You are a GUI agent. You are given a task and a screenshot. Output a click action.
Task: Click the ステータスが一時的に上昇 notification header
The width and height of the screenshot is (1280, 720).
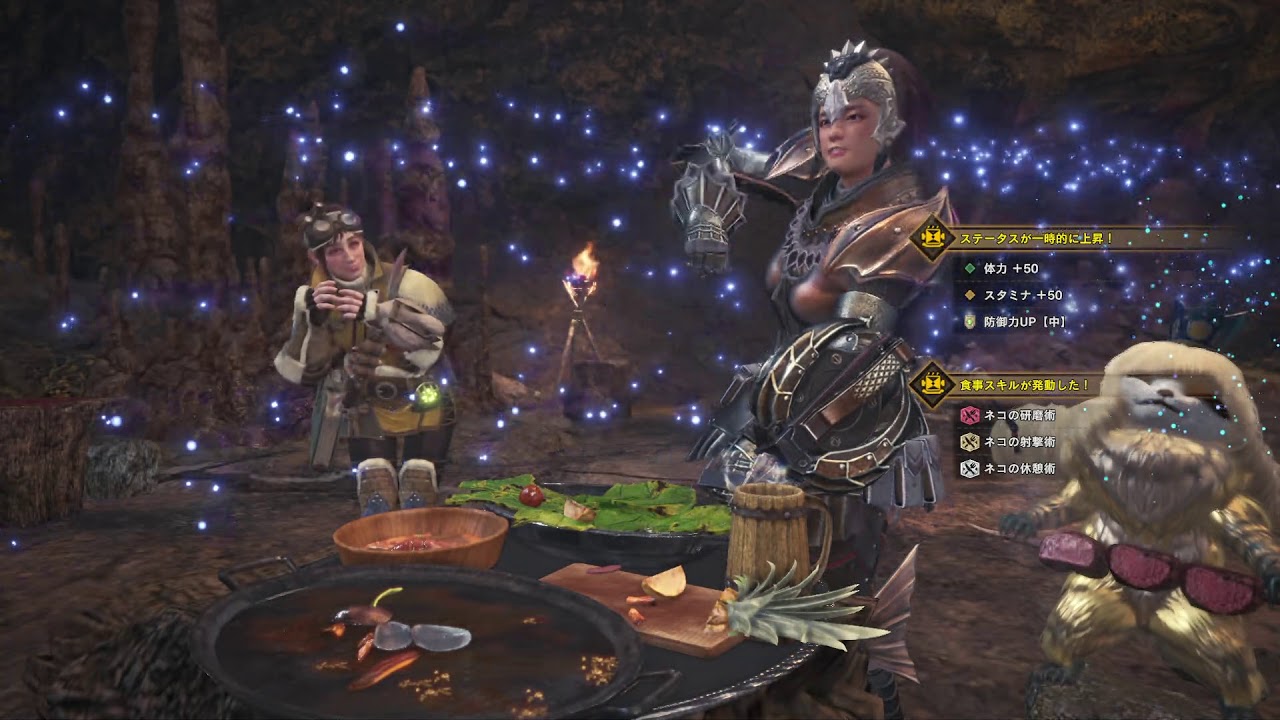(1036, 239)
